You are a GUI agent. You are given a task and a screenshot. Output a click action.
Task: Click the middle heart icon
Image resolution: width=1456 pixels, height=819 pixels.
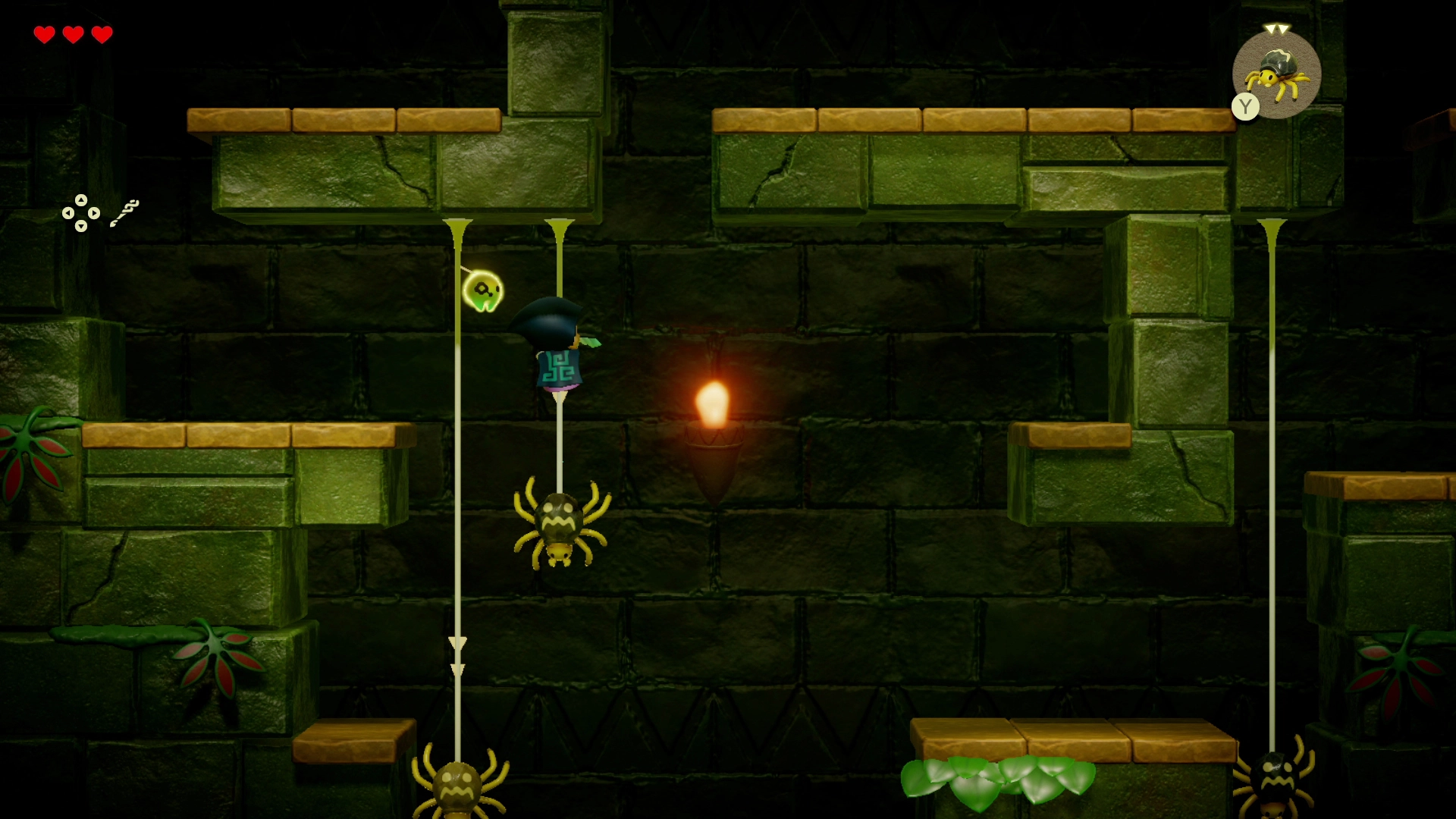(x=73, y=34)
